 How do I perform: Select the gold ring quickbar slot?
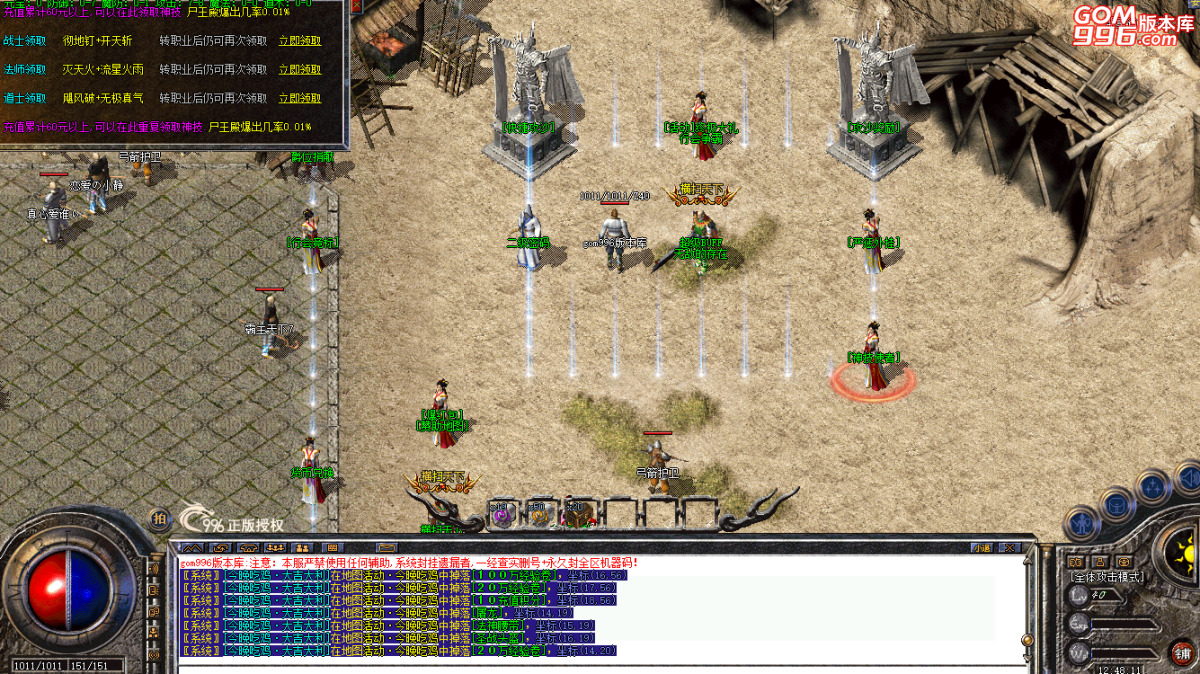[x=539, y=514]
